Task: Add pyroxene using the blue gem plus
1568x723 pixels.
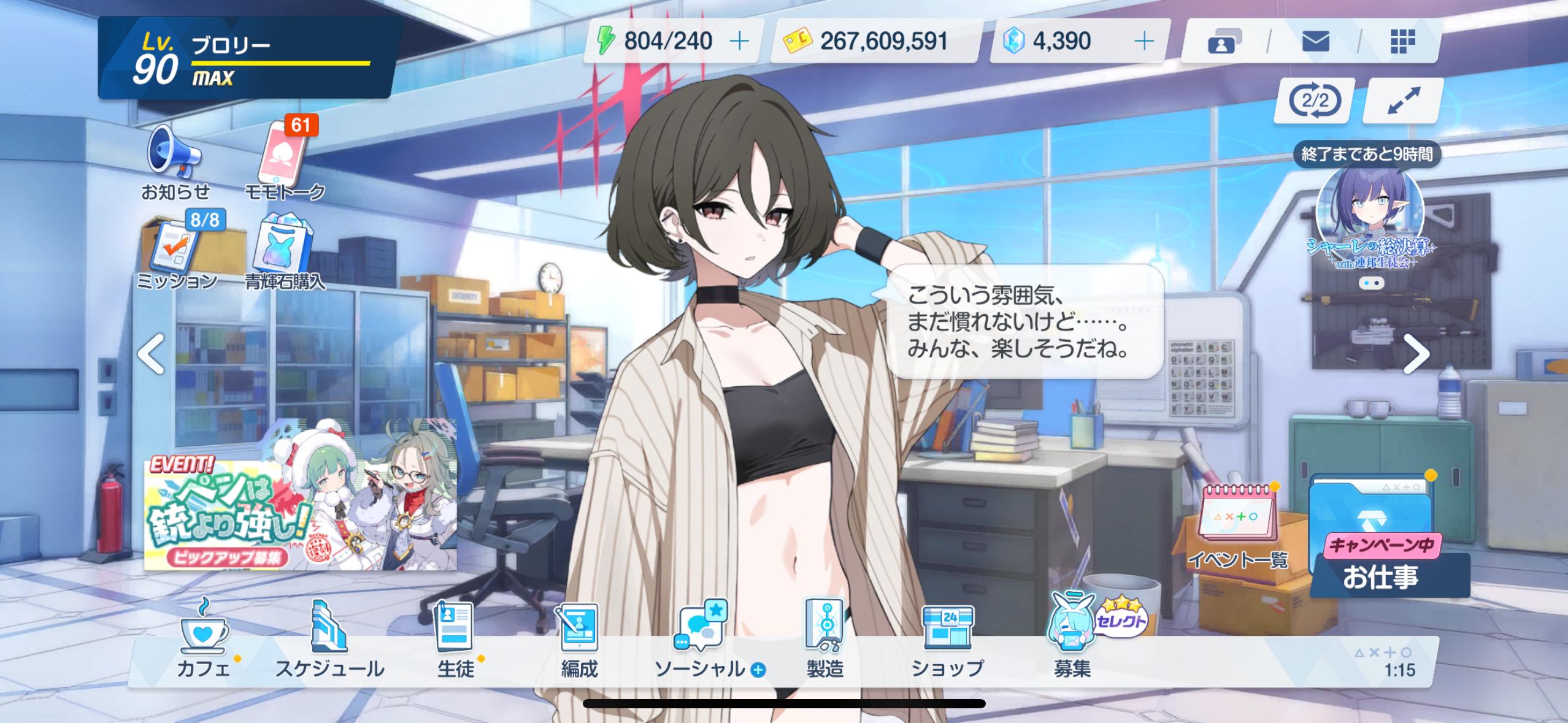Action: 1143,41
